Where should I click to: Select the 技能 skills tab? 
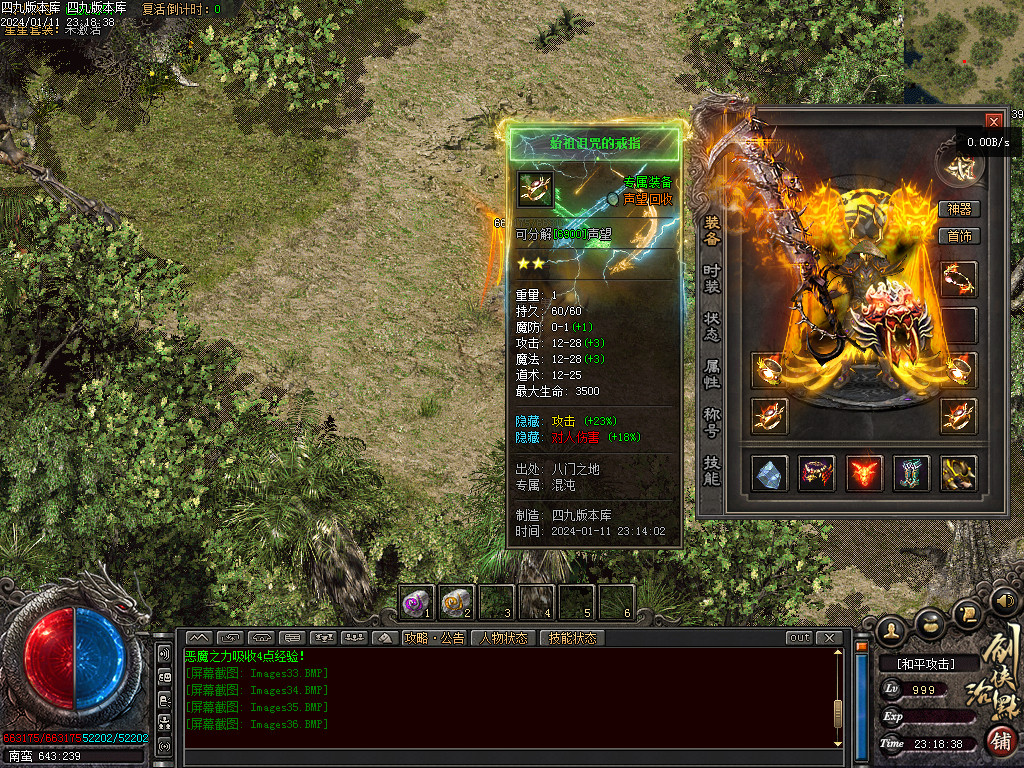[x=712, y=470]
